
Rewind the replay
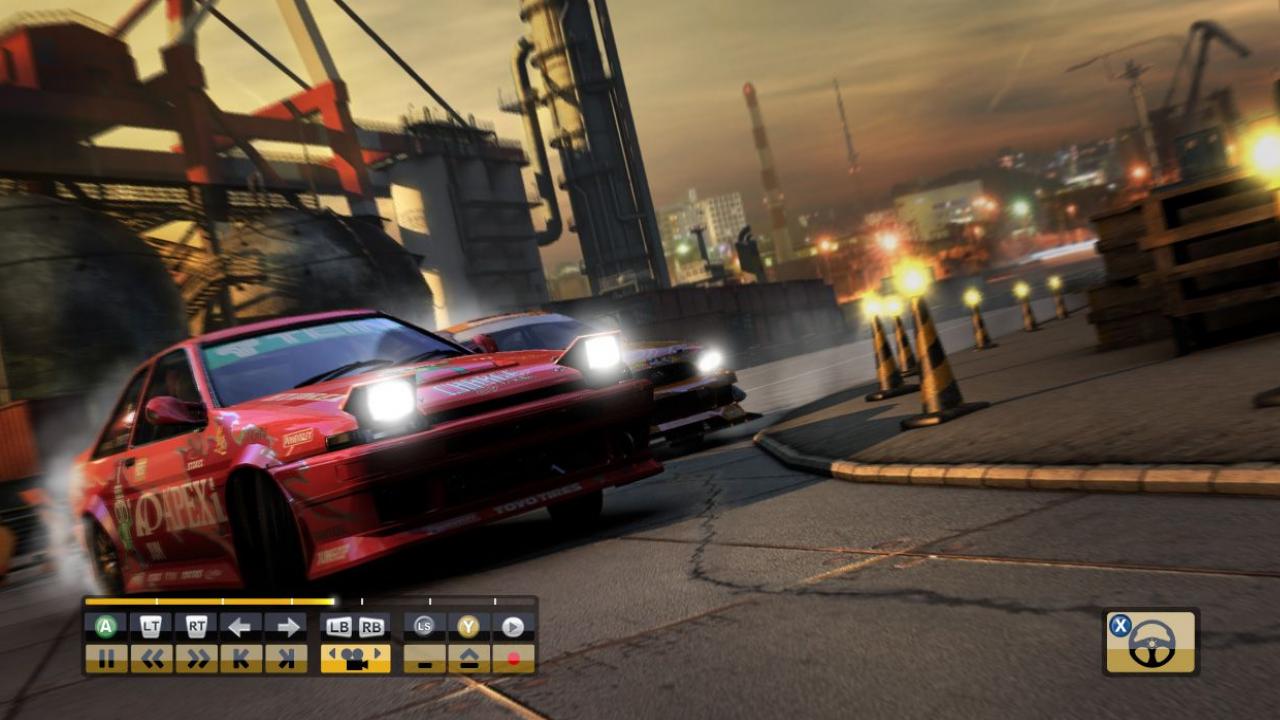pos(152,658)
